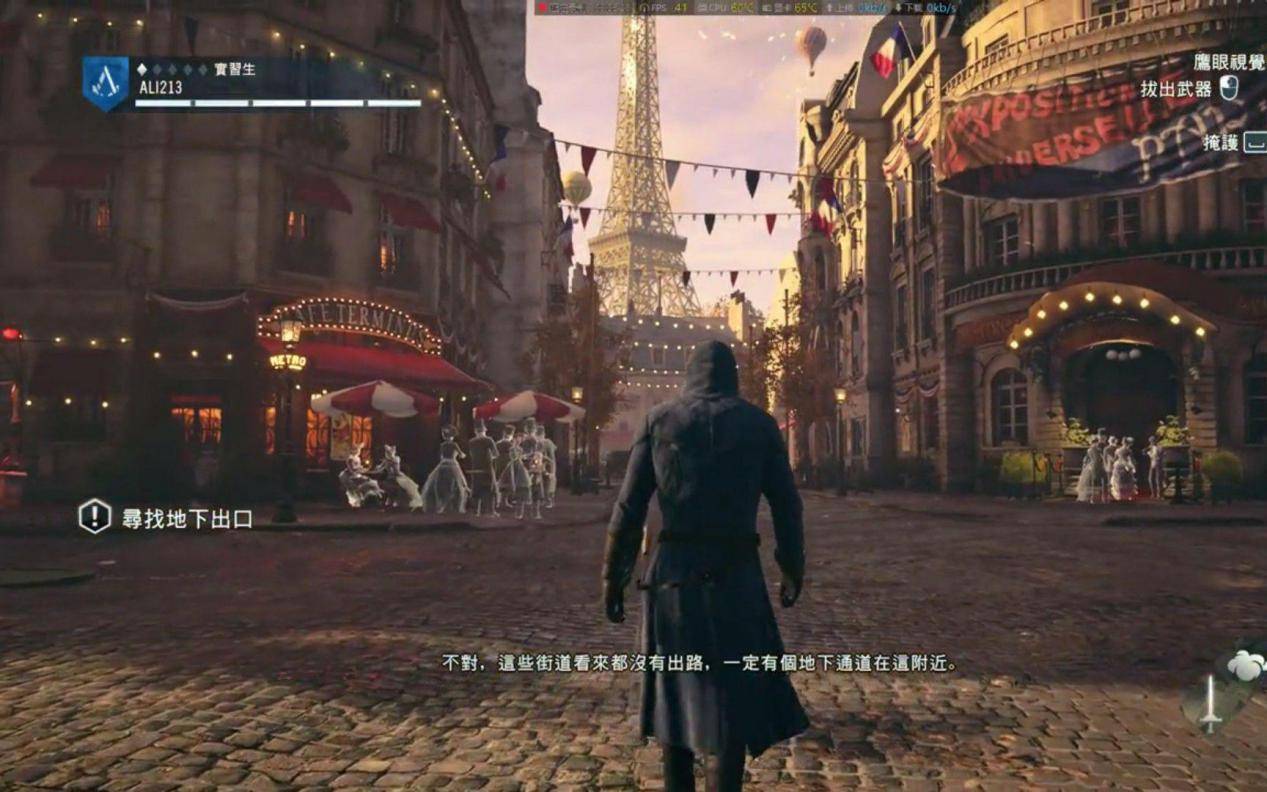The height and width of the screenshot is (792, 1267).
Task: Select the sword weapon icon
Action: click(x=1211, y=704)
